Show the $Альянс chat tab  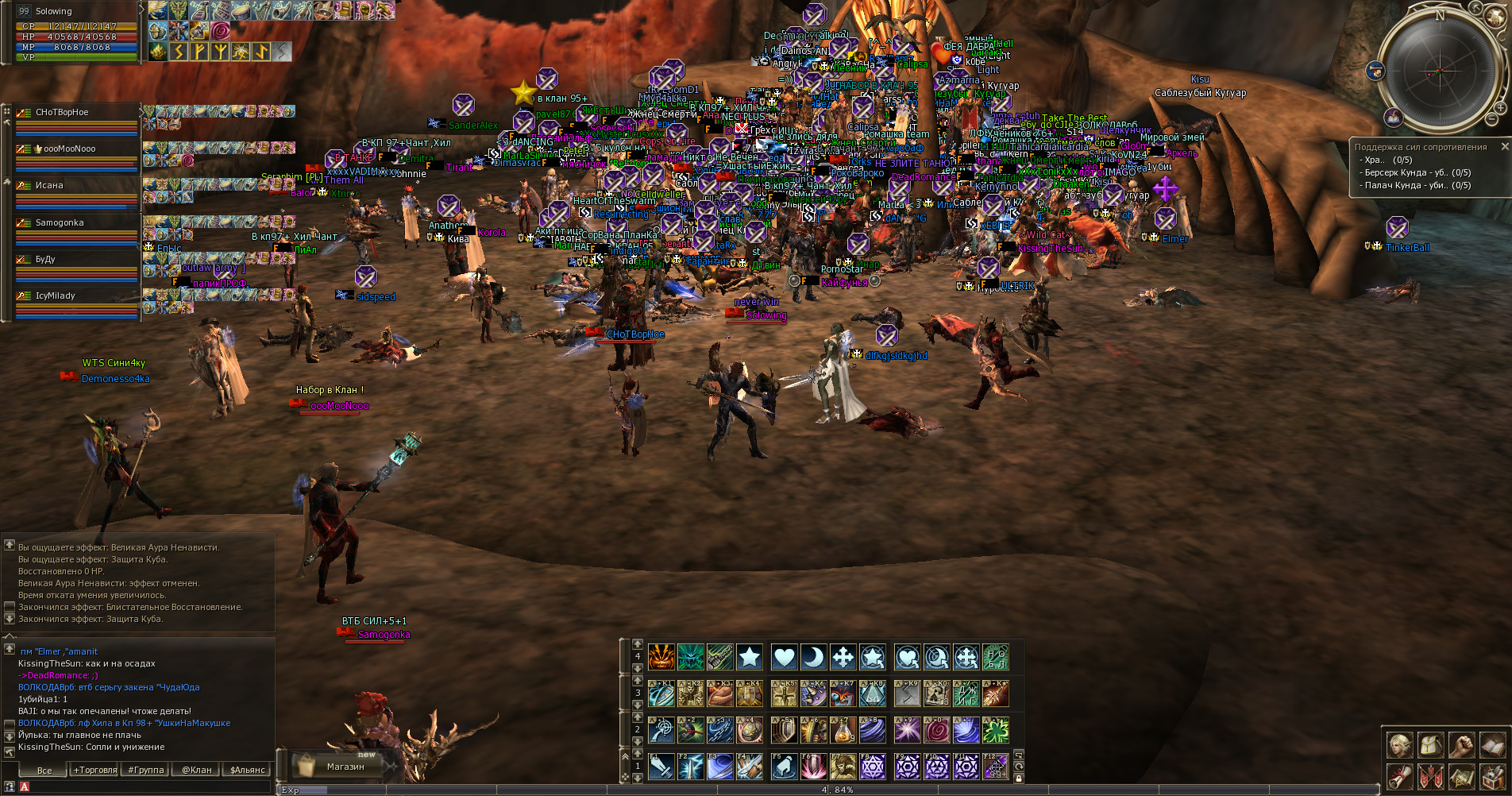coord(248,770)
